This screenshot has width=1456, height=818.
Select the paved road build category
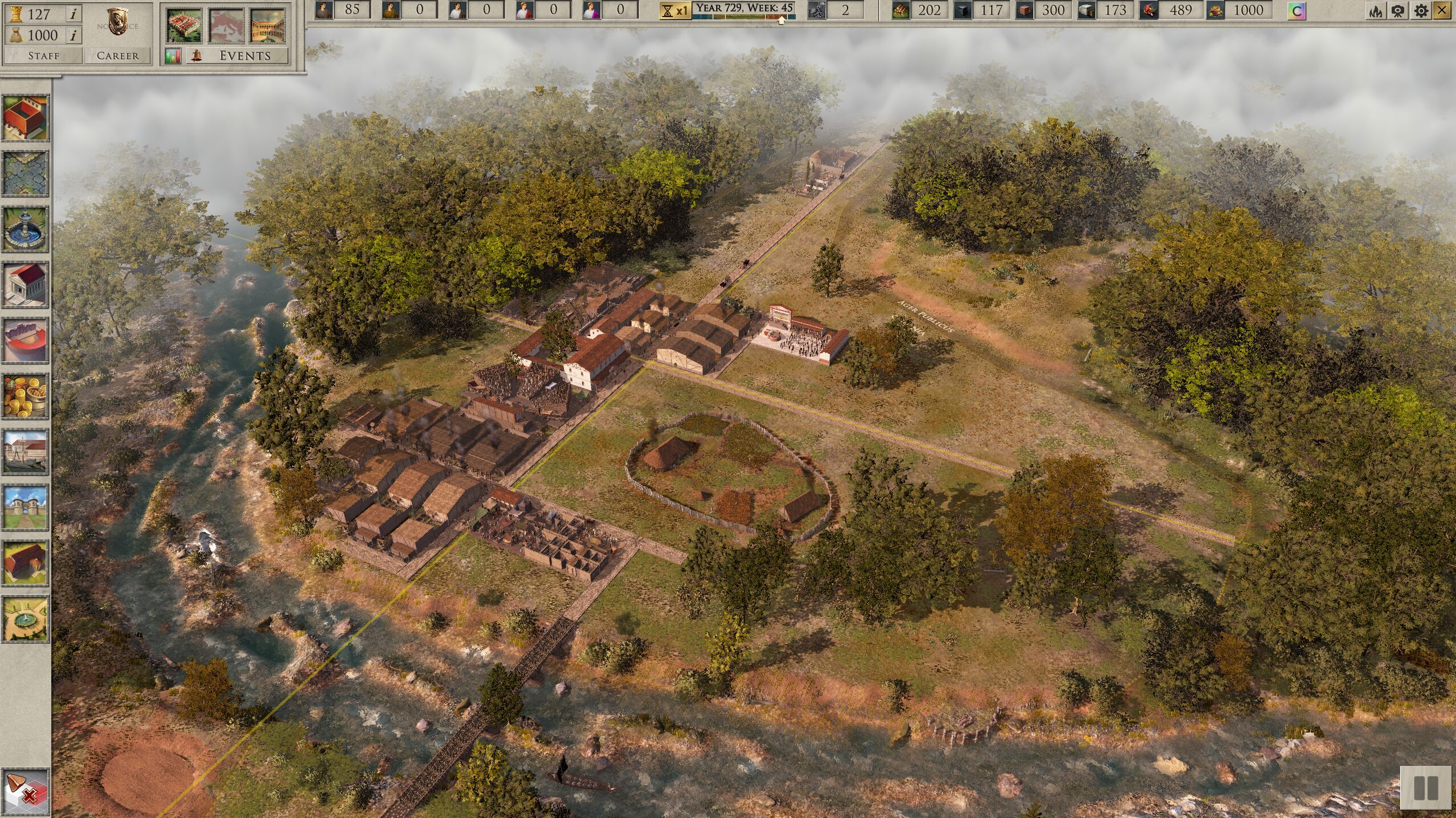point(25,173)
